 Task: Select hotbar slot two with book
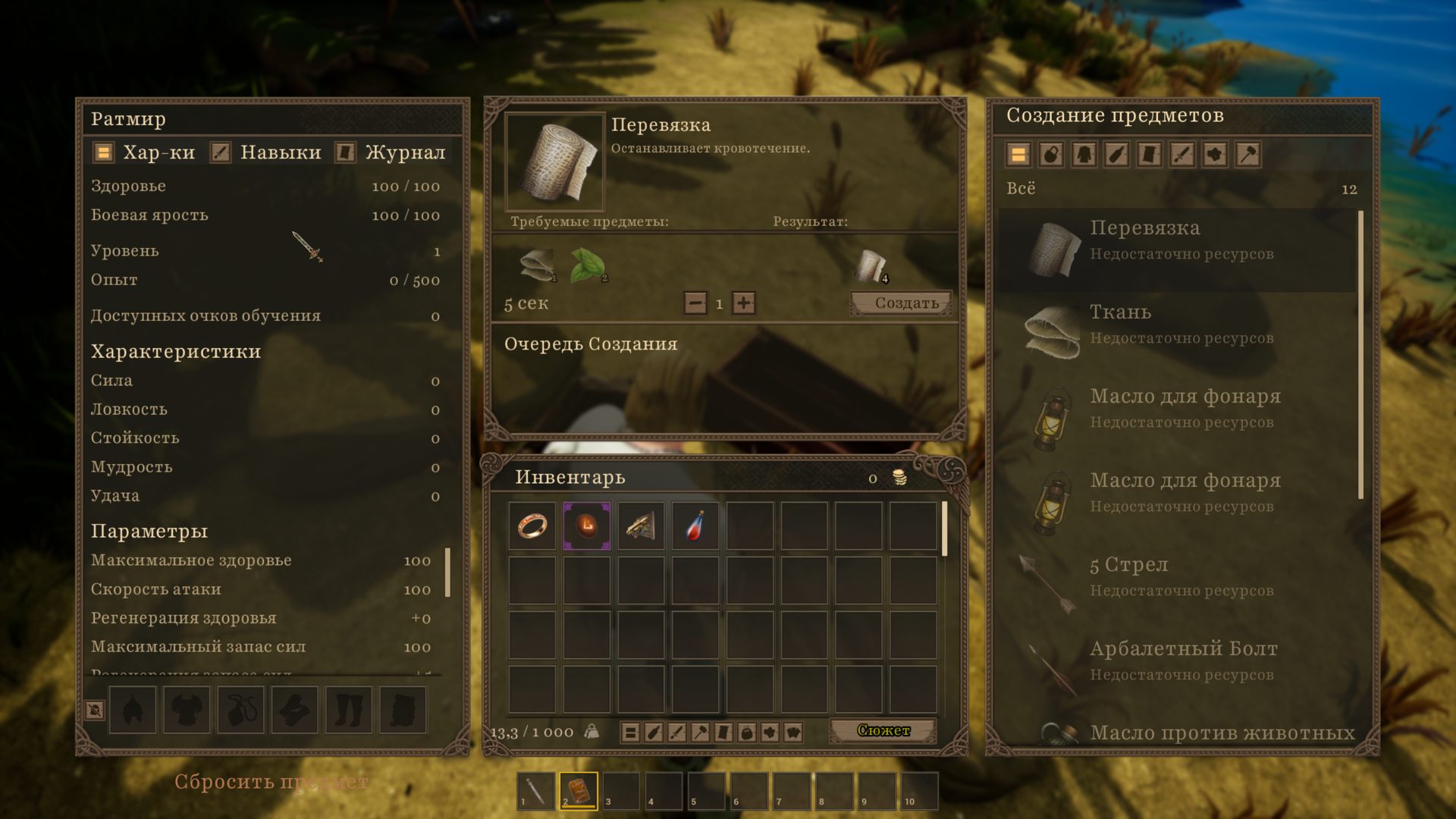pyautogui.click(x=579, y=791)
